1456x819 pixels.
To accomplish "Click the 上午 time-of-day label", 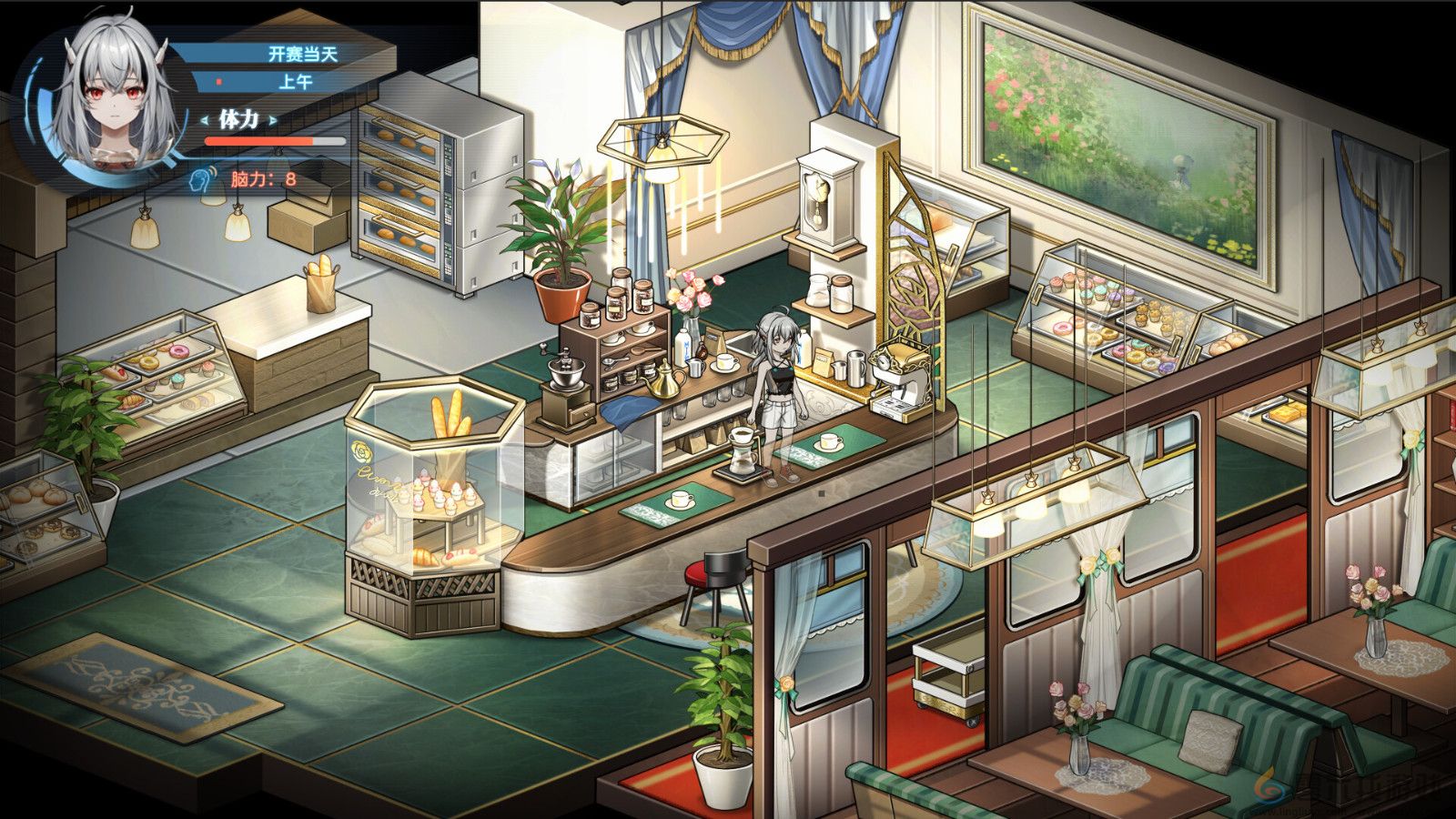I will click(298, 82).
